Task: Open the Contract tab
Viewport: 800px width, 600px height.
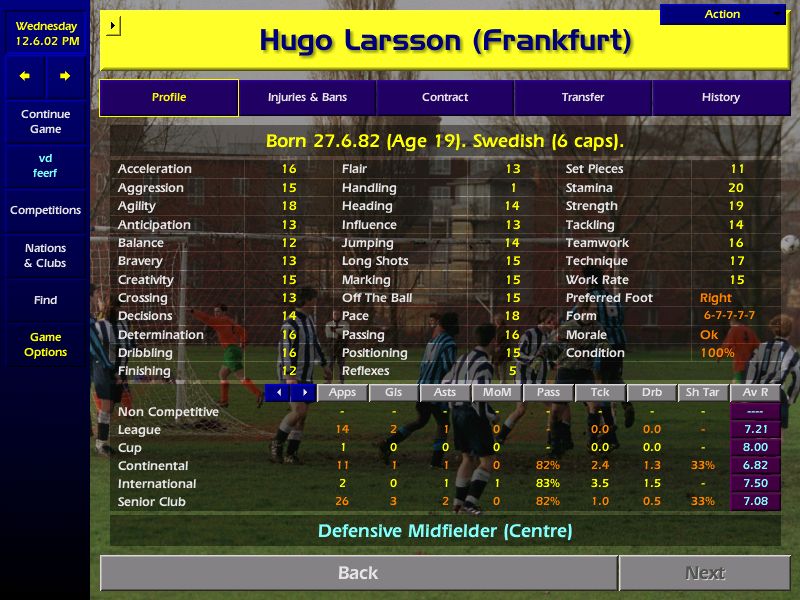Action: click(445, 97)
